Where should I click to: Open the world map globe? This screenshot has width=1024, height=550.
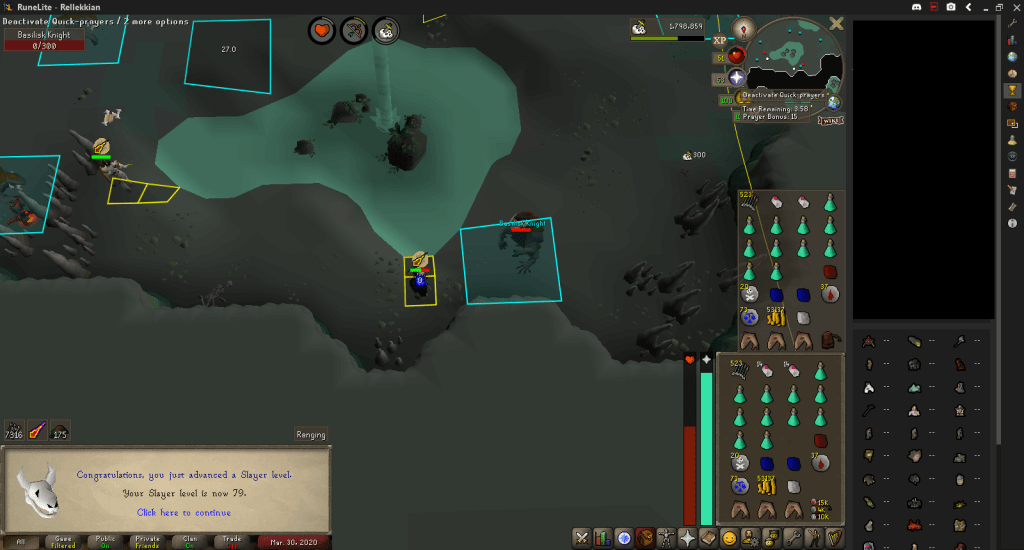833,102
